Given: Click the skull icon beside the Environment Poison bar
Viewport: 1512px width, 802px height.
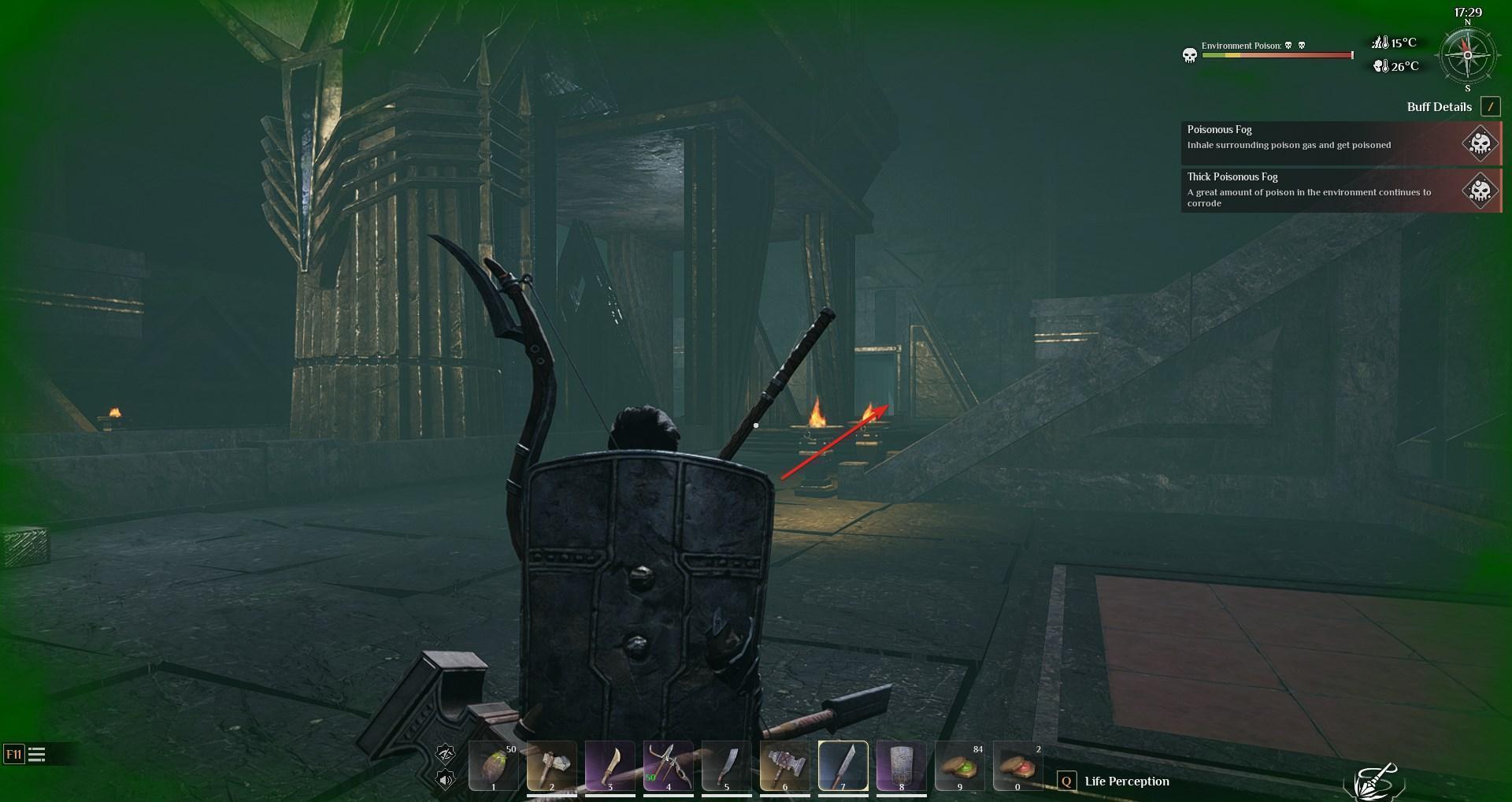Looking at the screenshot, I should pos(1190,55).
